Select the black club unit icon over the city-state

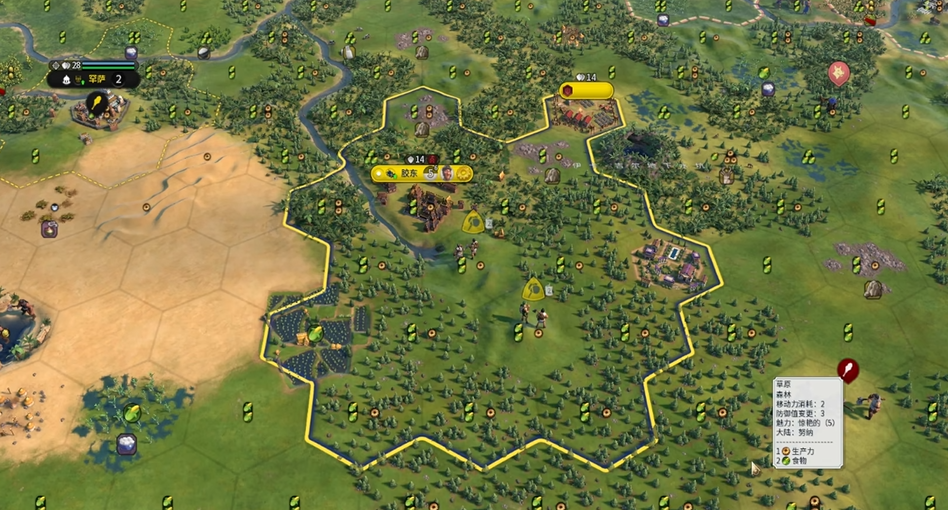(97, 103)
